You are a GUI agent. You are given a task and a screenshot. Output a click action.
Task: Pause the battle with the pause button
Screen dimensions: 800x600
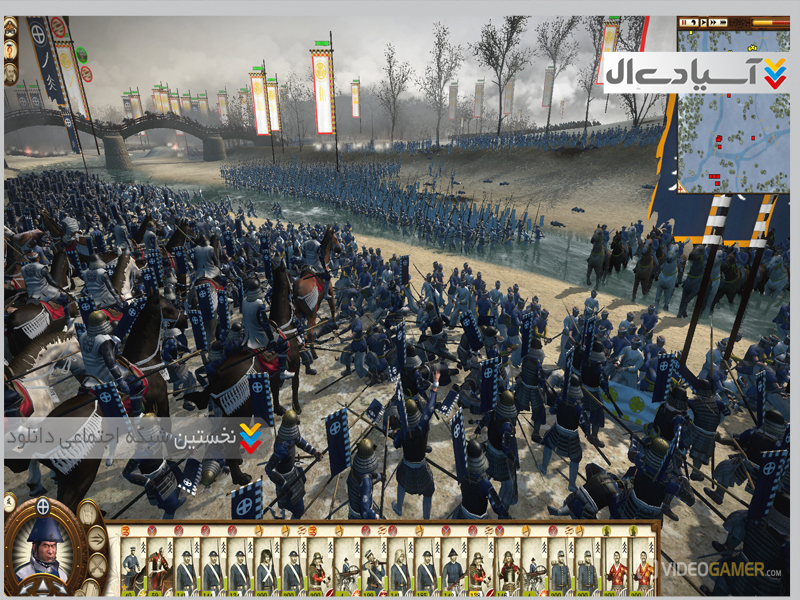[684, 22]
